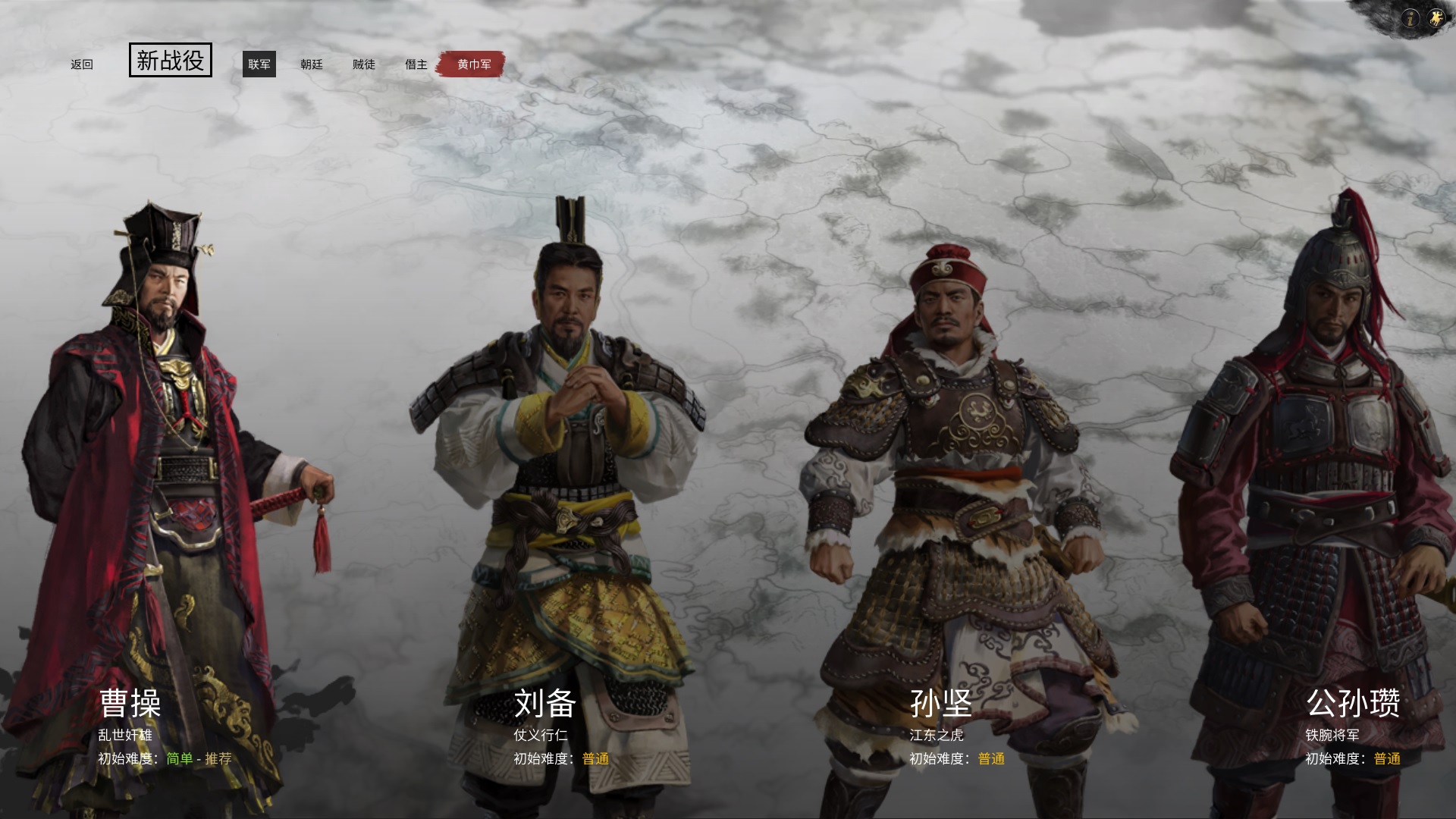Click the 普通 difficulty text under Liu Bei
The width and height of the screenshot is (1456, 819).
click(x=593, y=758)
